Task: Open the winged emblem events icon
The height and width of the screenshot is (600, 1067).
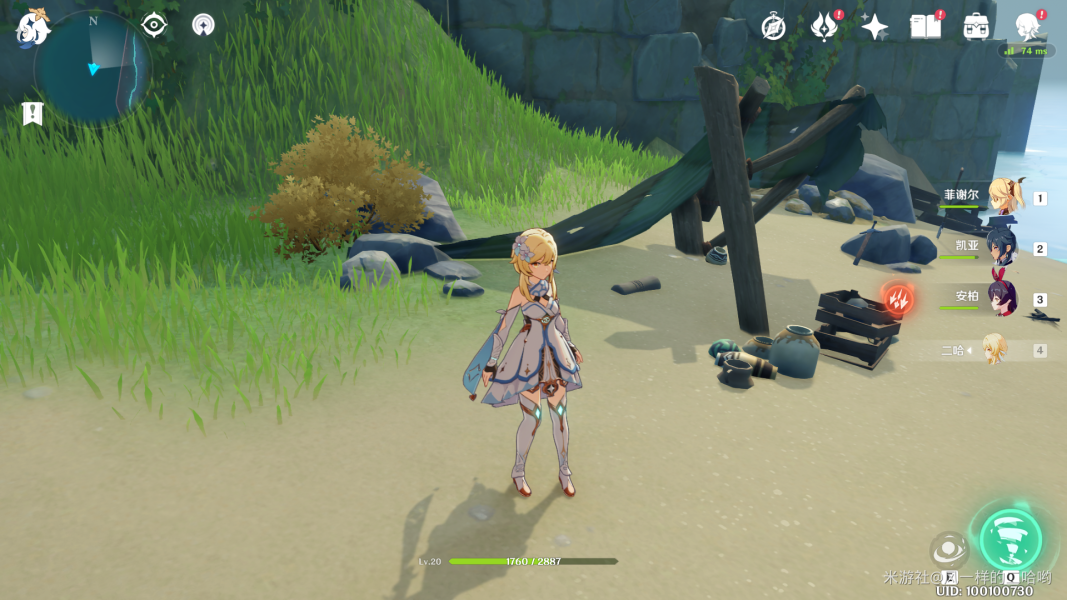Action: coord(824,27)
